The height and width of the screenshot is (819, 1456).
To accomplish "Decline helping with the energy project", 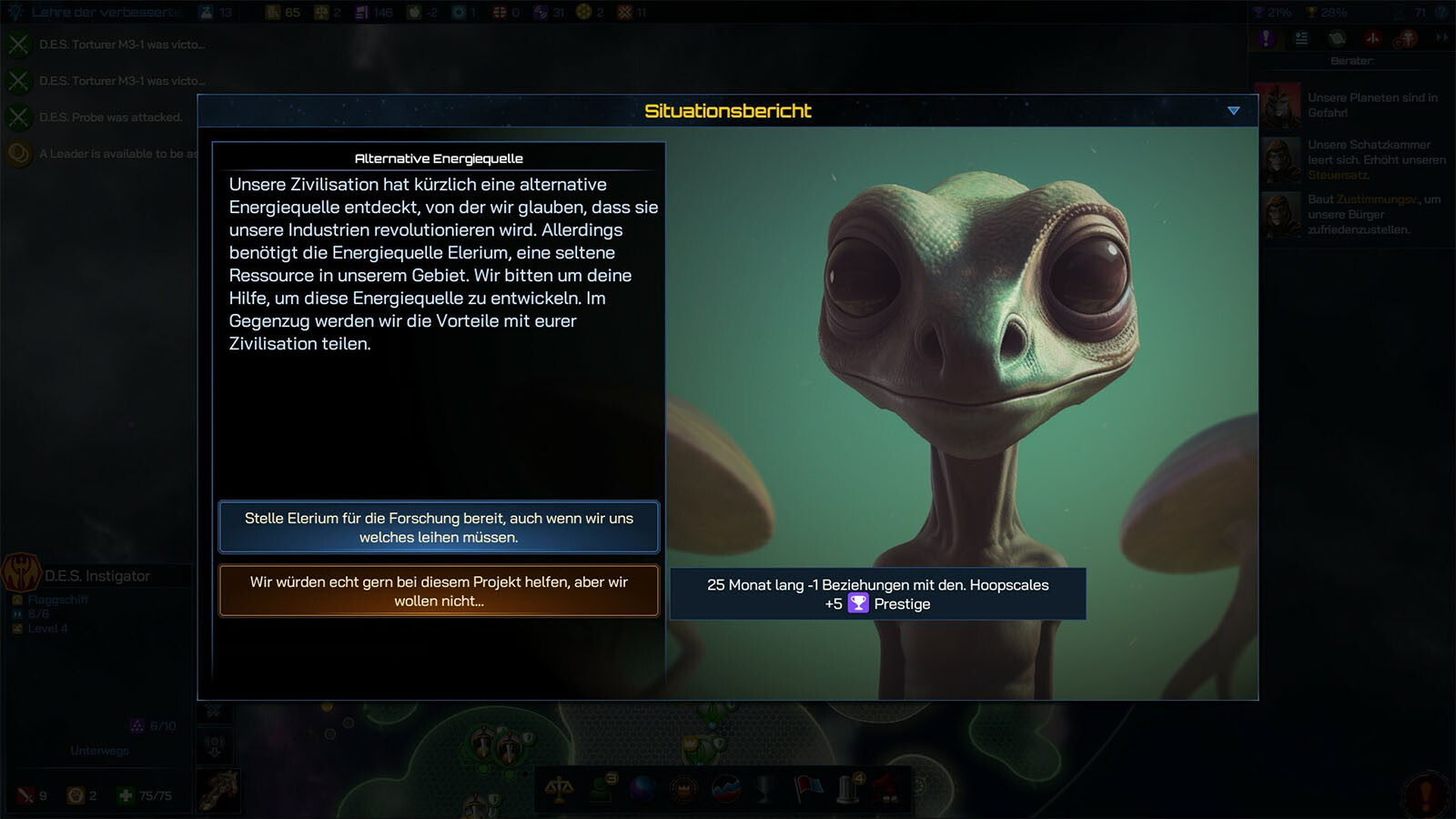I will point(439,591).
